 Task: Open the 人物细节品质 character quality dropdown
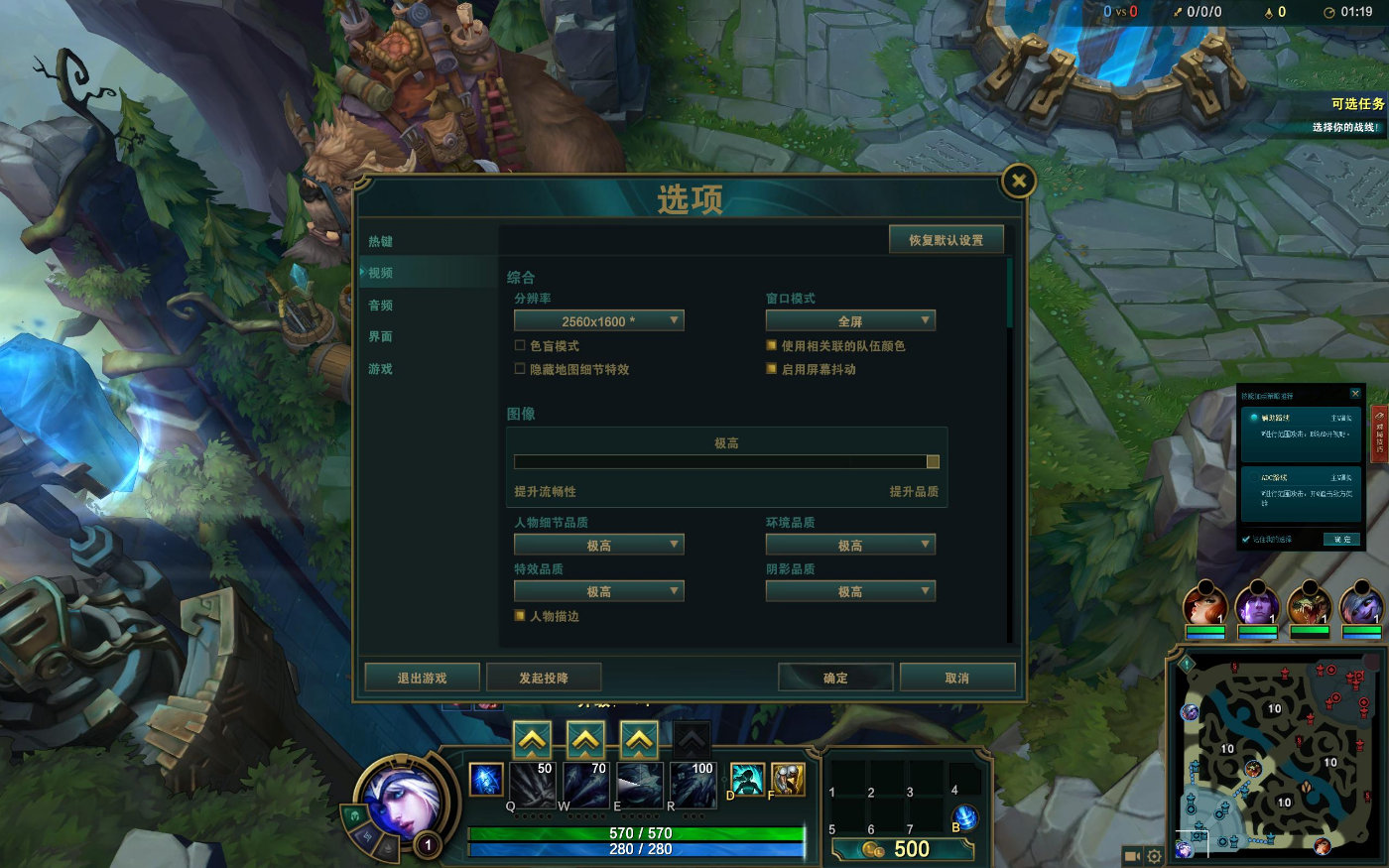(598, 545)
